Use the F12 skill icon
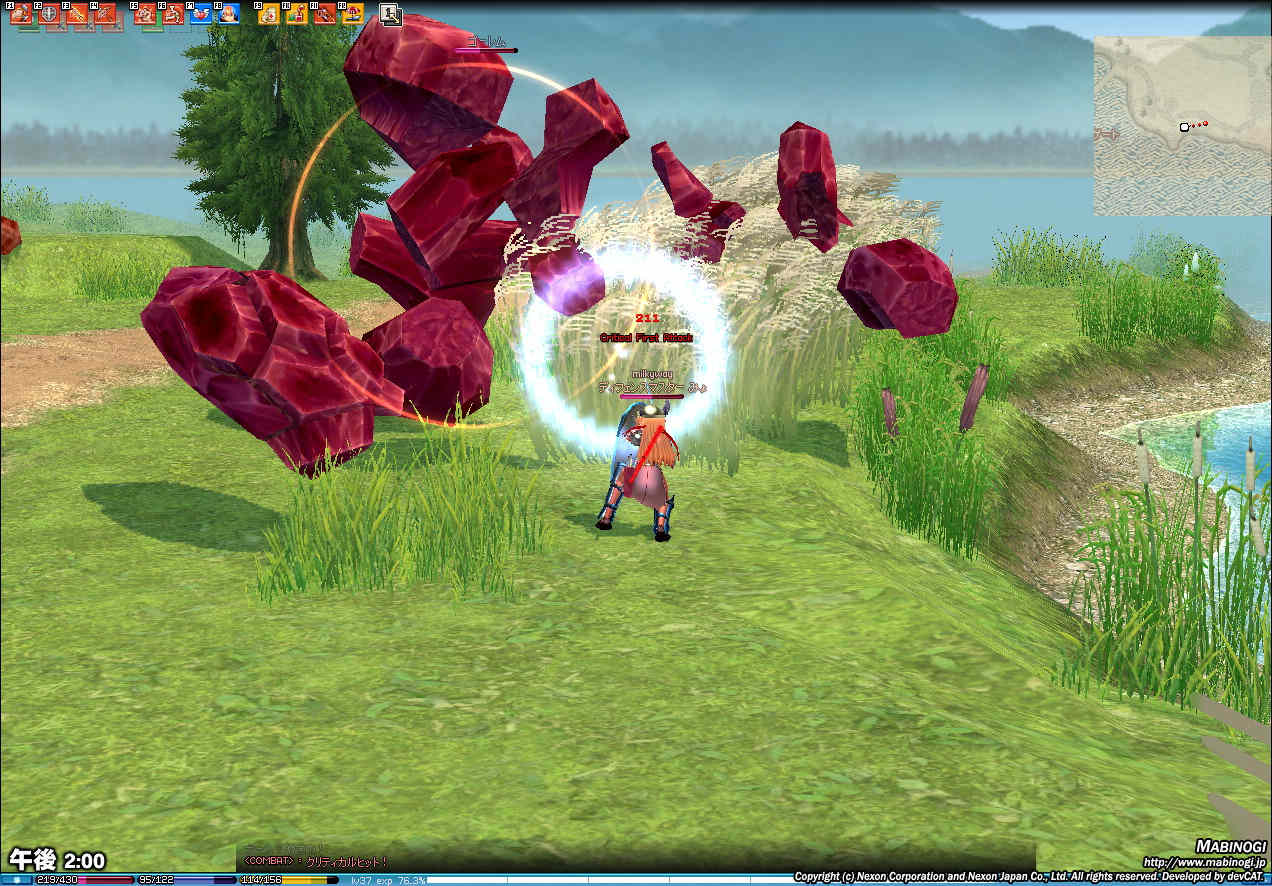 tap(353, 14)
